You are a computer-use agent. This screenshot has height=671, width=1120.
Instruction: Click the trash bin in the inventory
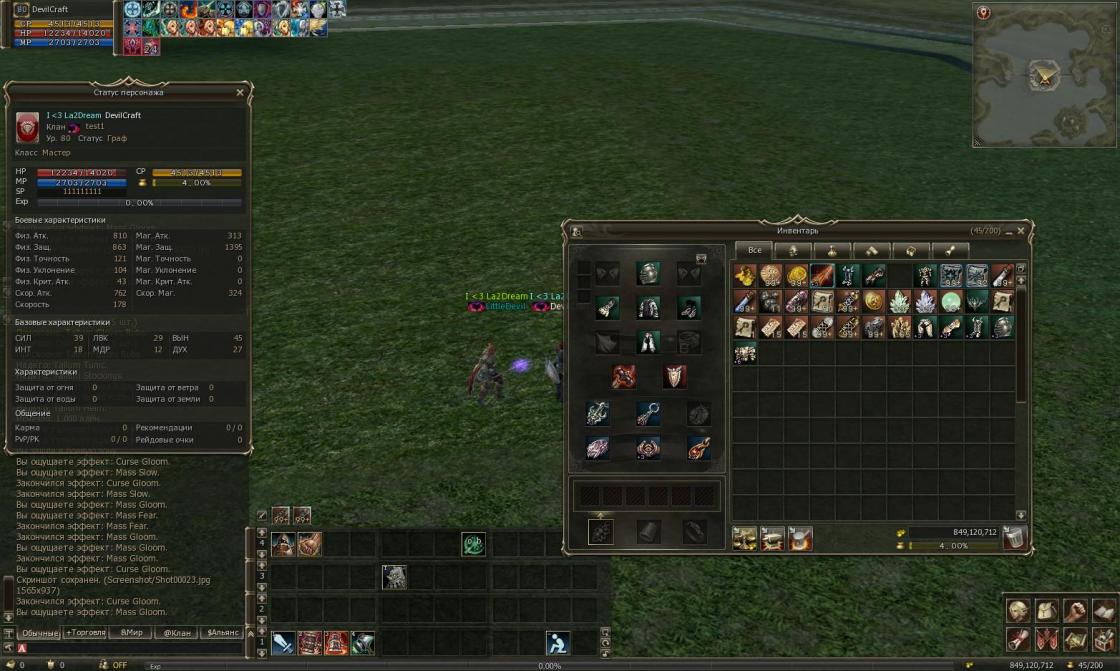pos(1014,537)
